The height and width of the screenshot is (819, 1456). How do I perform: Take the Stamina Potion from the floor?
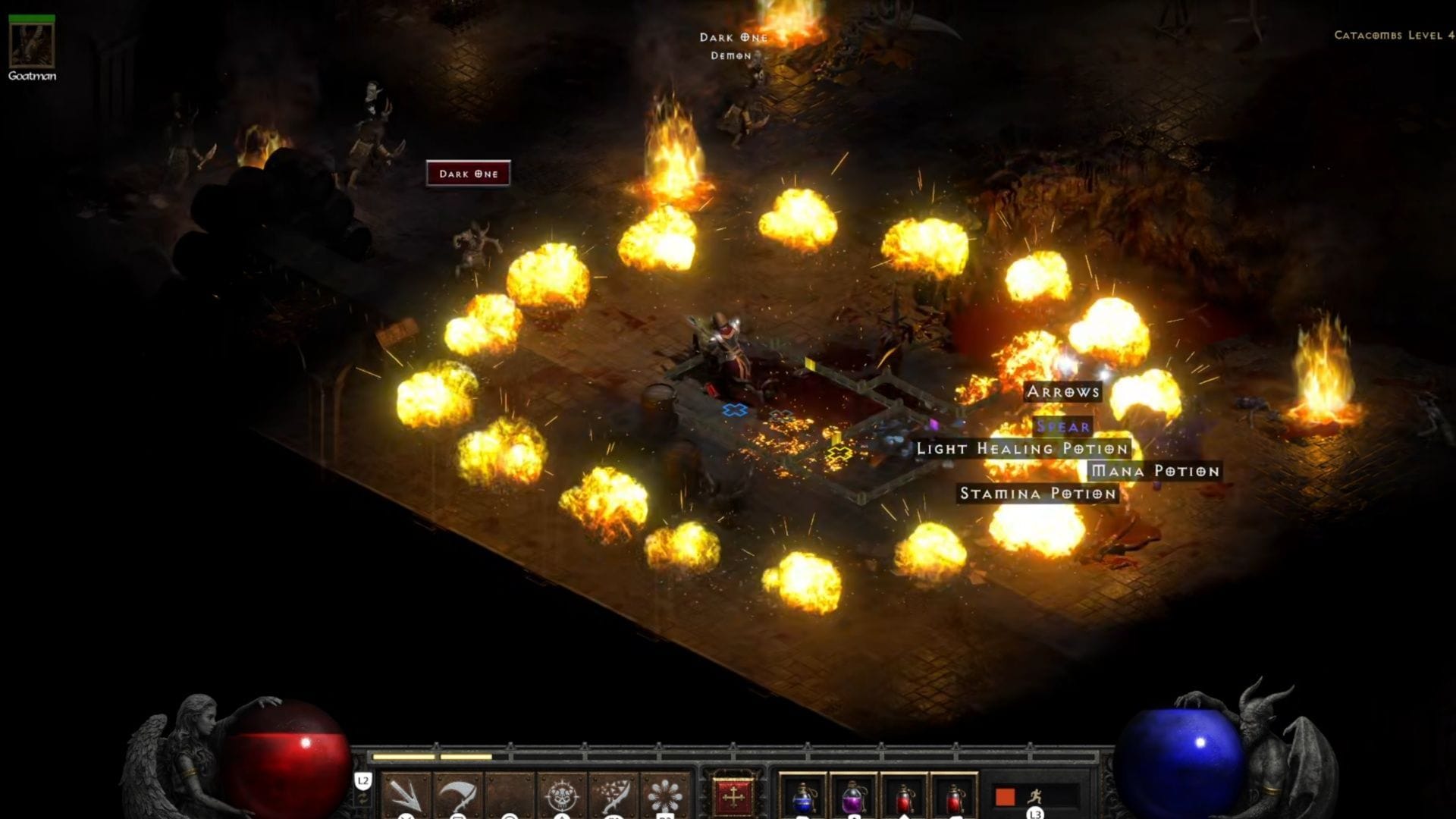[x=1037, y=494]
